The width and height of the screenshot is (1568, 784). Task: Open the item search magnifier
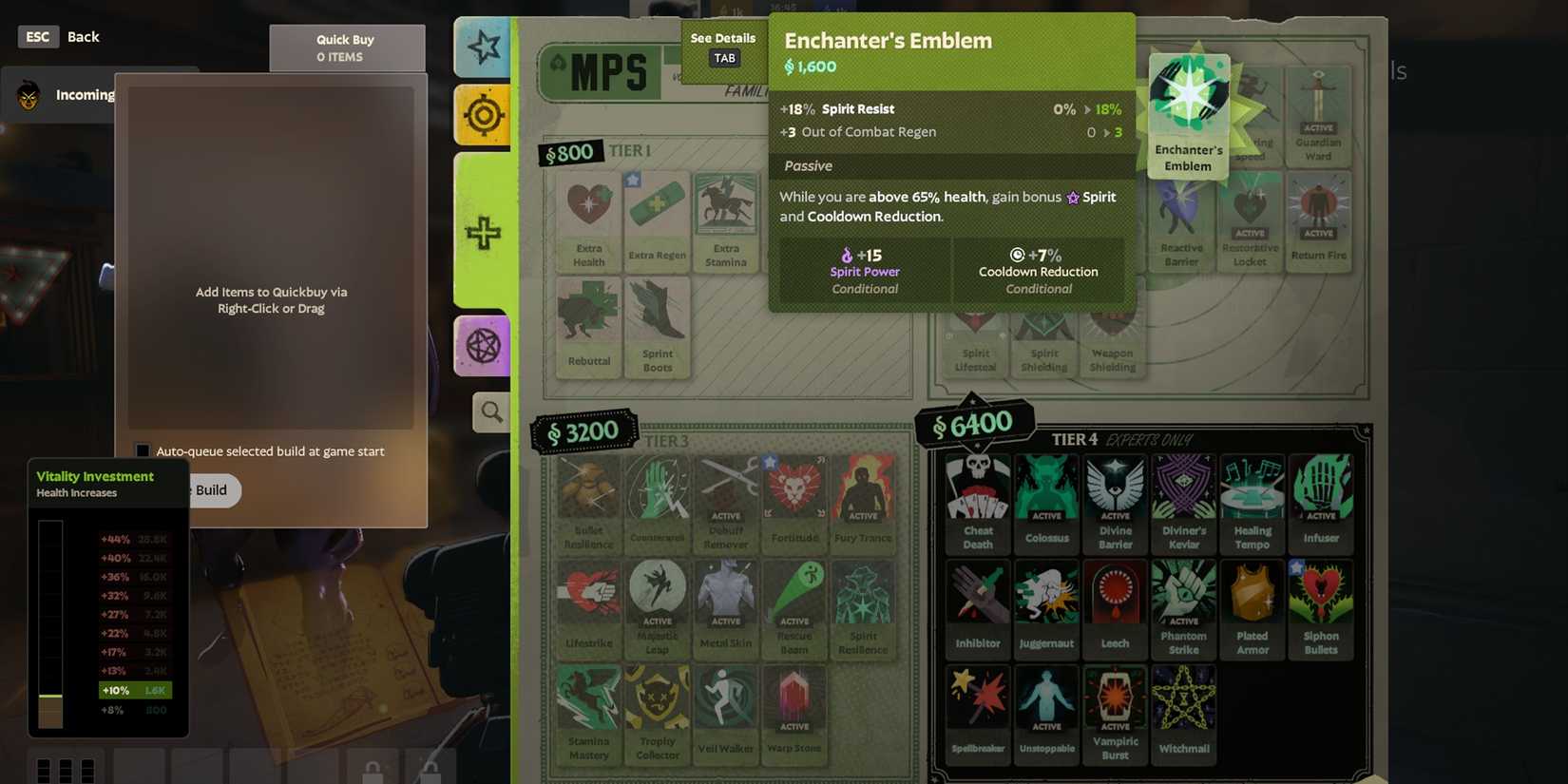pos(491,412)
